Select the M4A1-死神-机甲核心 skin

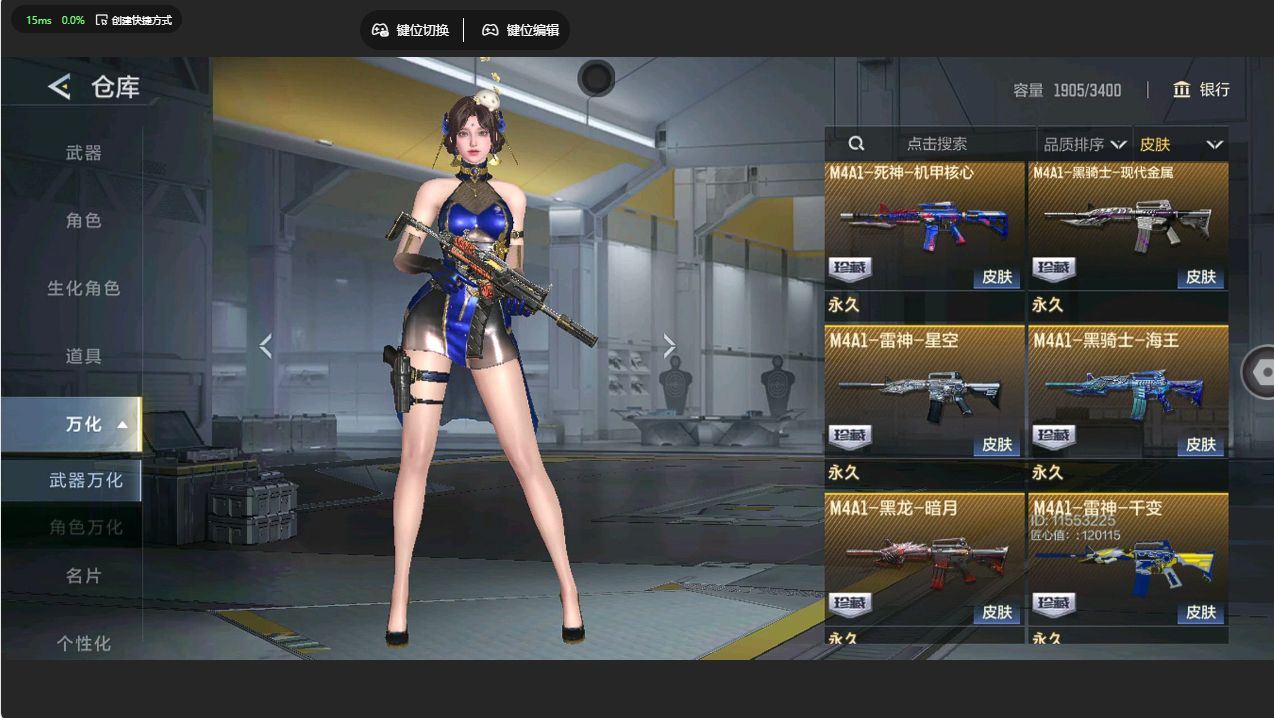tap(925, 225)
